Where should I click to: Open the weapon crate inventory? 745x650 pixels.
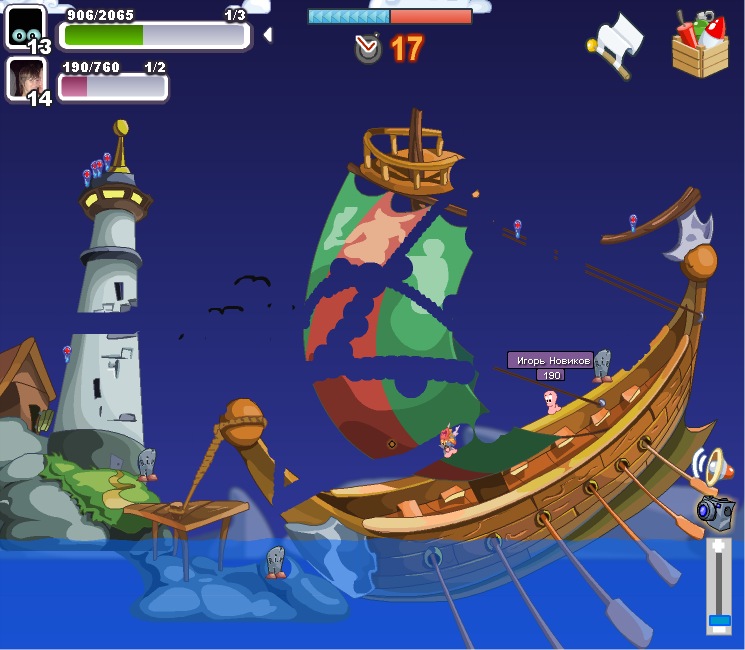coord(700,45)
